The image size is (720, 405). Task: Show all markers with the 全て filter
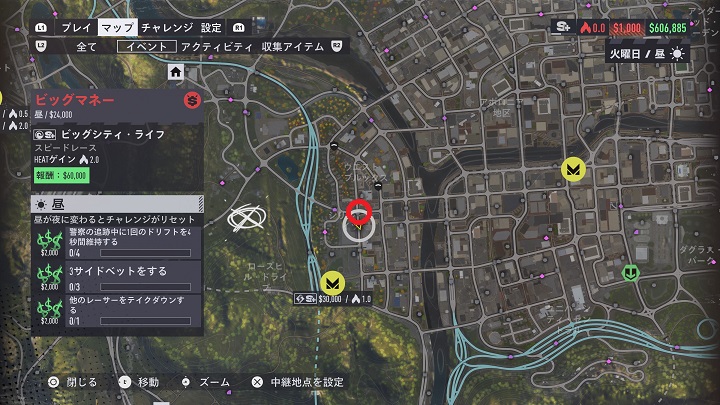[86, 47]
